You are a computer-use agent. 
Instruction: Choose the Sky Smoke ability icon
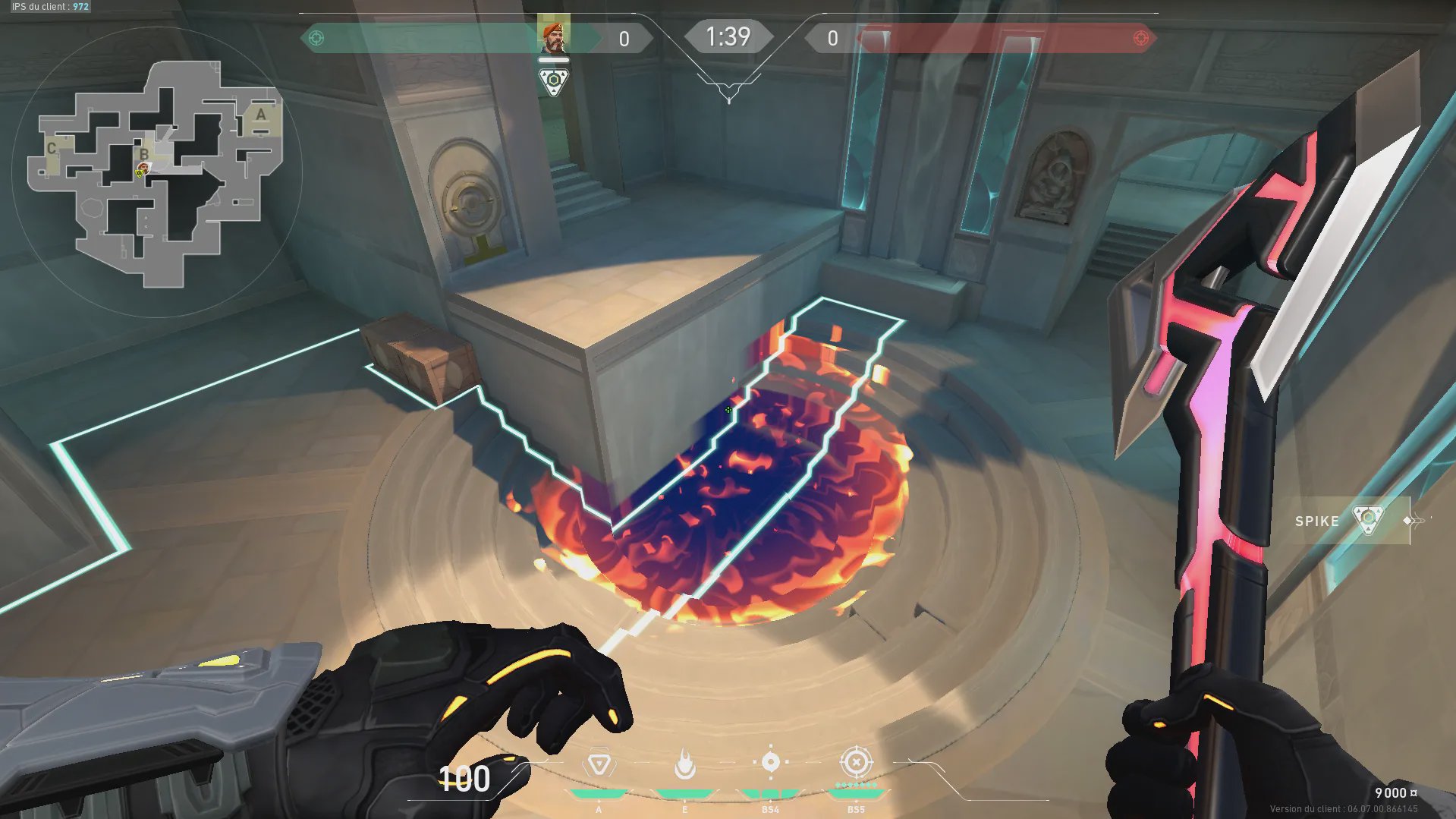[770, 762]
